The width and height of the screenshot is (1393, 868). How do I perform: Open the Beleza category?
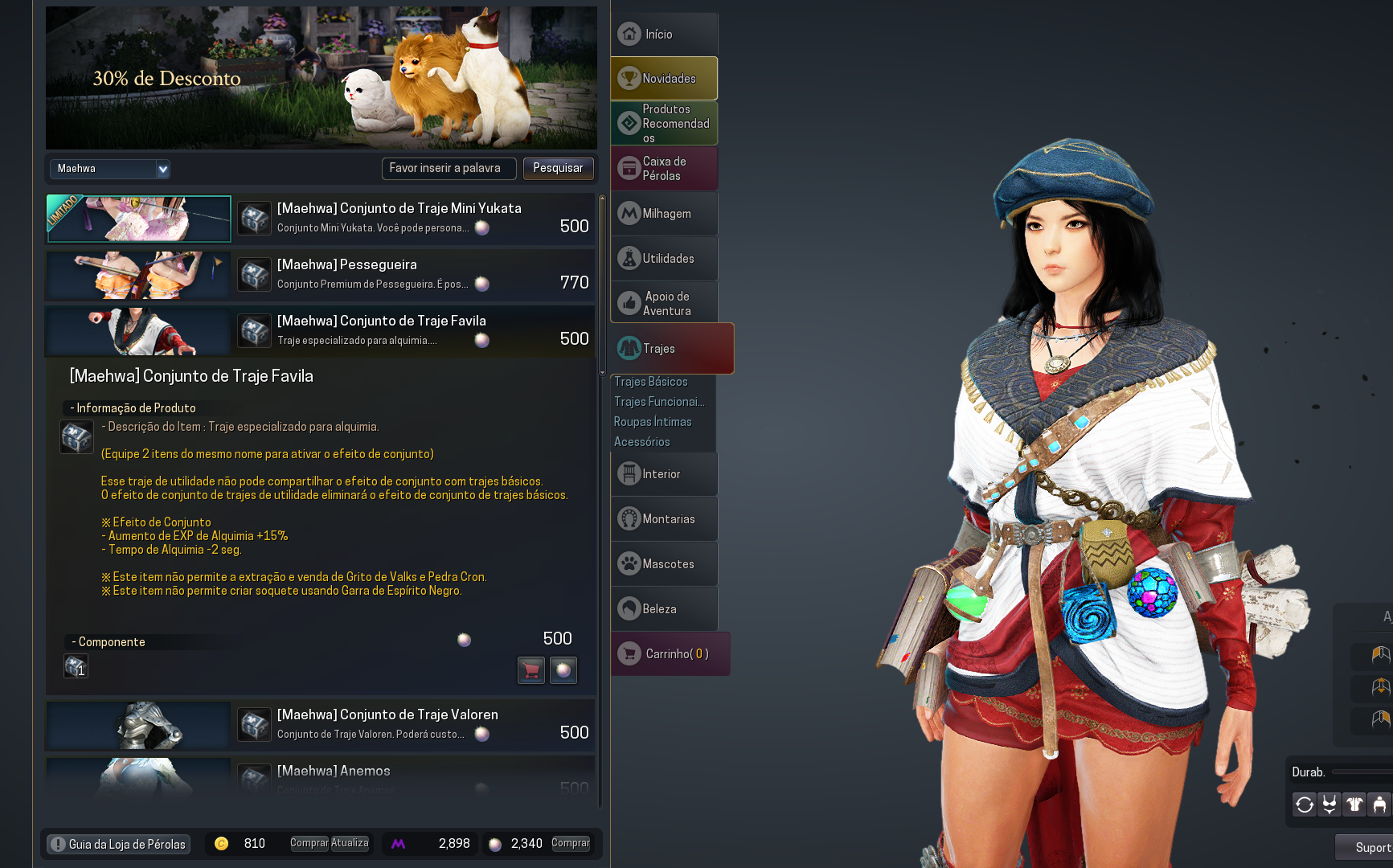point(664,609)
